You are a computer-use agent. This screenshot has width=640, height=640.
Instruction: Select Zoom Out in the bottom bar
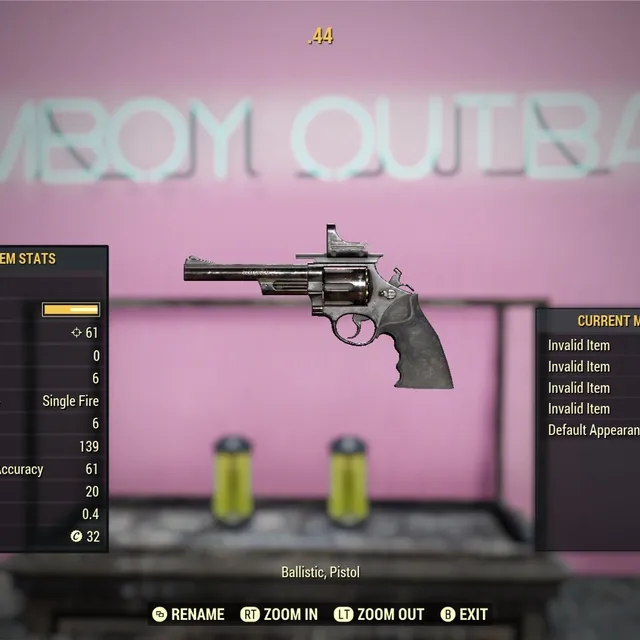click(x=380, y=614)
